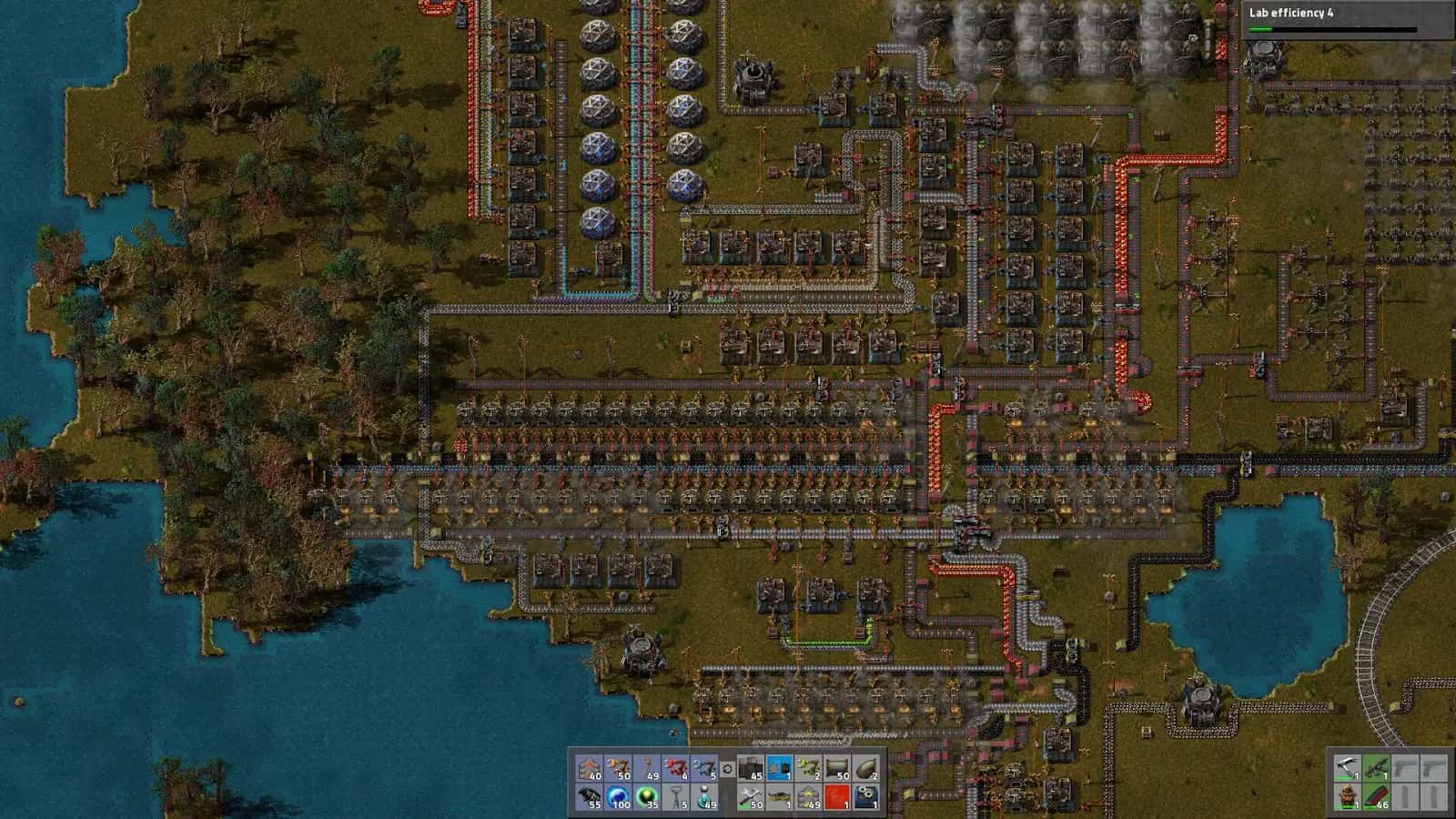This screenshot has width=1456, height=819.
Task: Activate the submachine gun weapon slot
Action: coord(1376,769)
